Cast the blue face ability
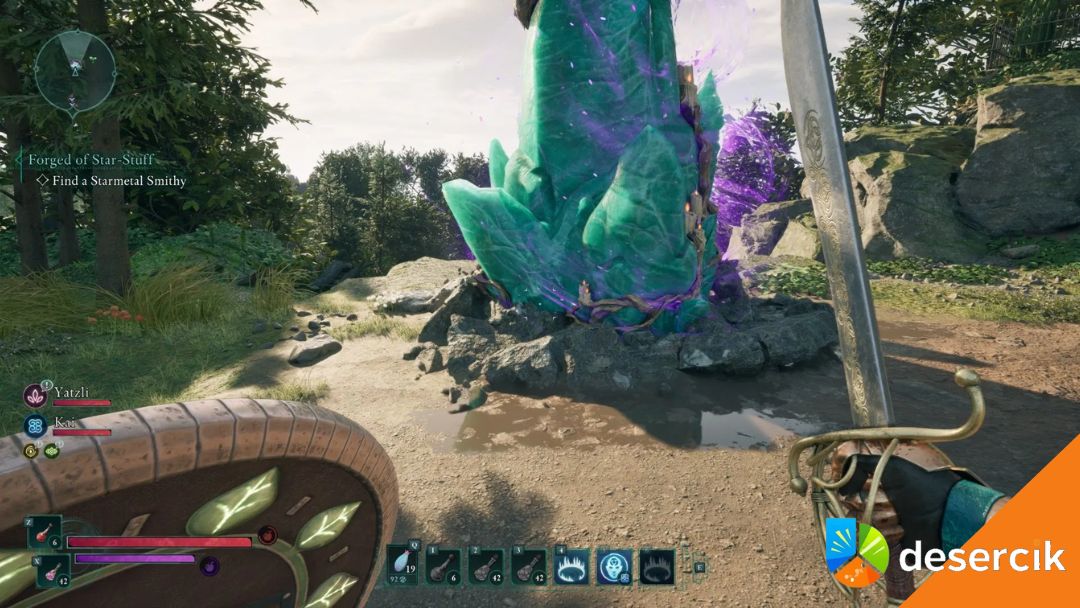The height and width of the screenshot is (608, 1080). tap(614, 566)
